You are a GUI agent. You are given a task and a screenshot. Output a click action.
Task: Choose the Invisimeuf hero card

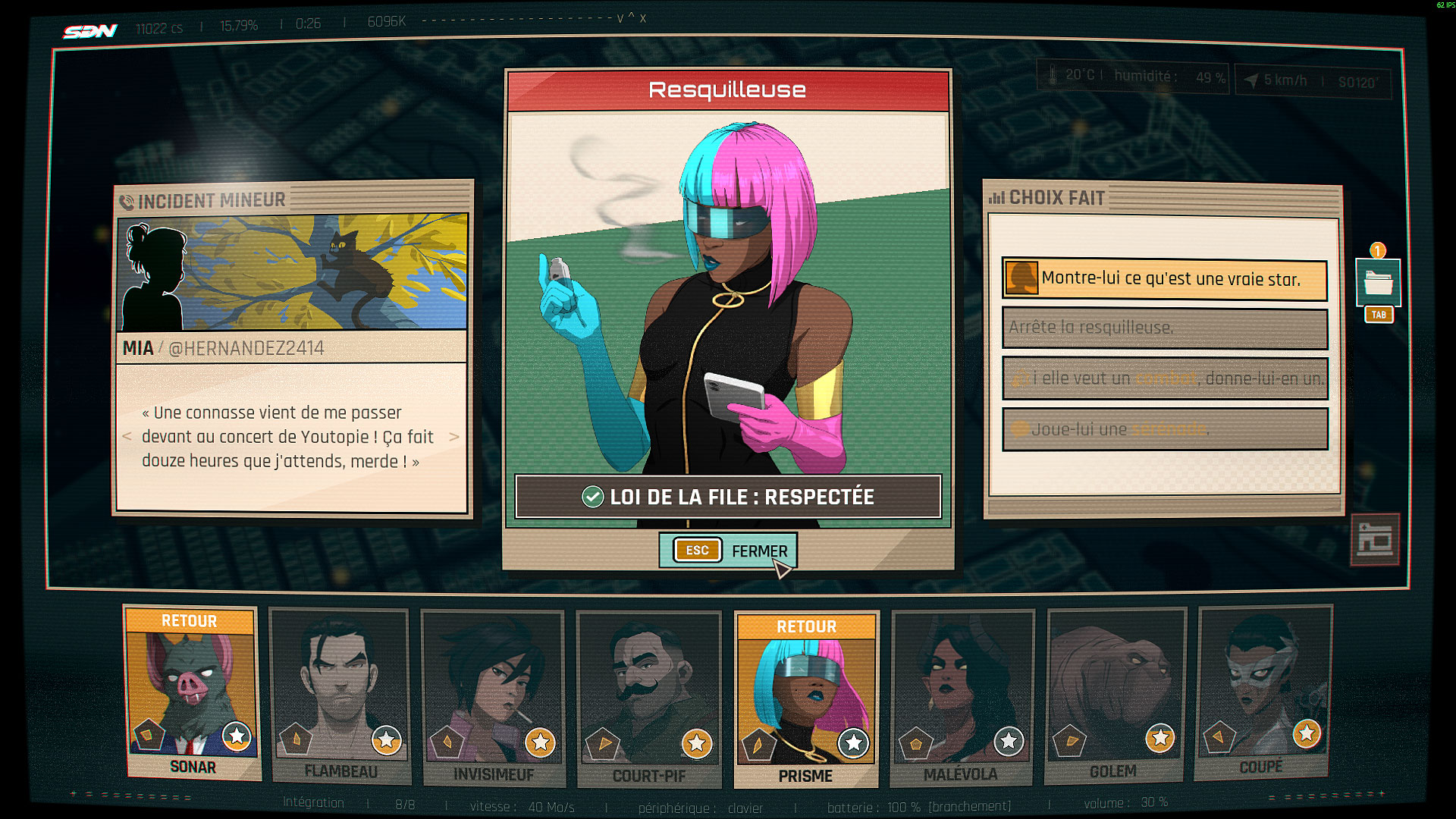494,698
